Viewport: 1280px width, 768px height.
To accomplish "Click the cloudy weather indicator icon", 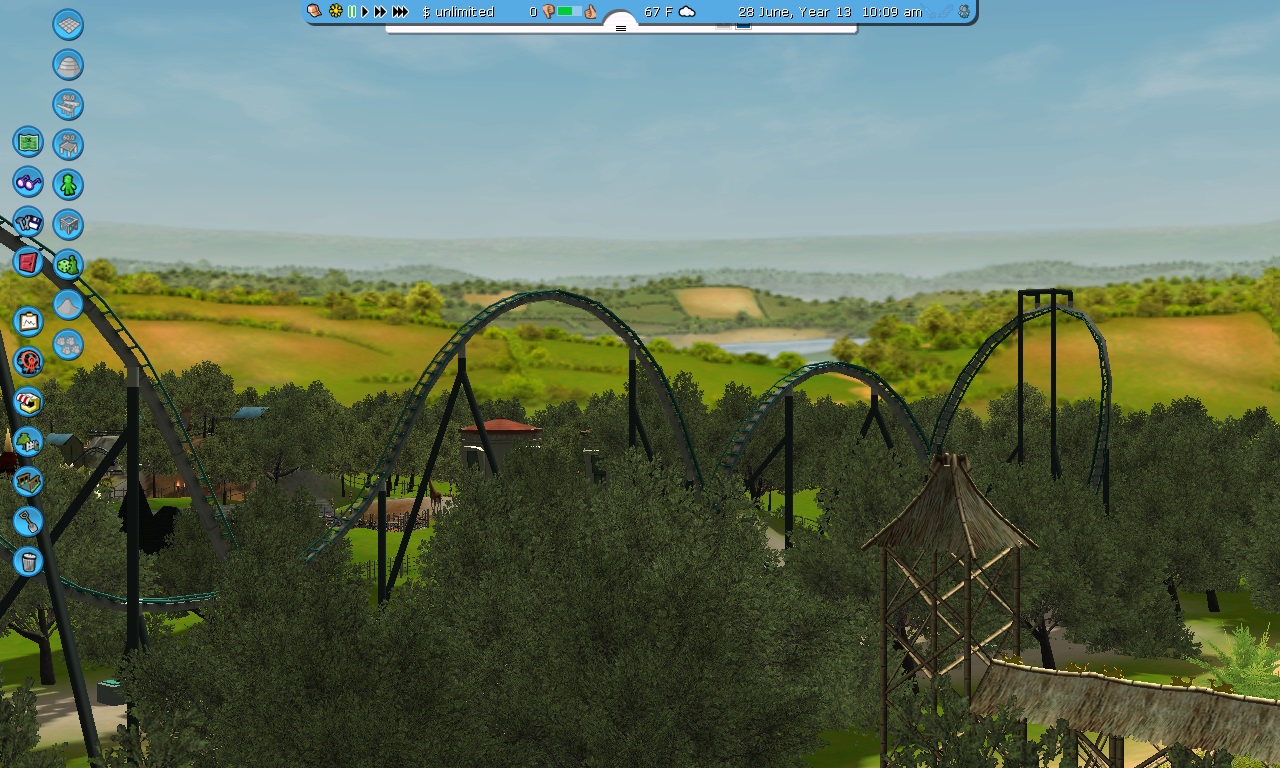I will tap(687, 12).
